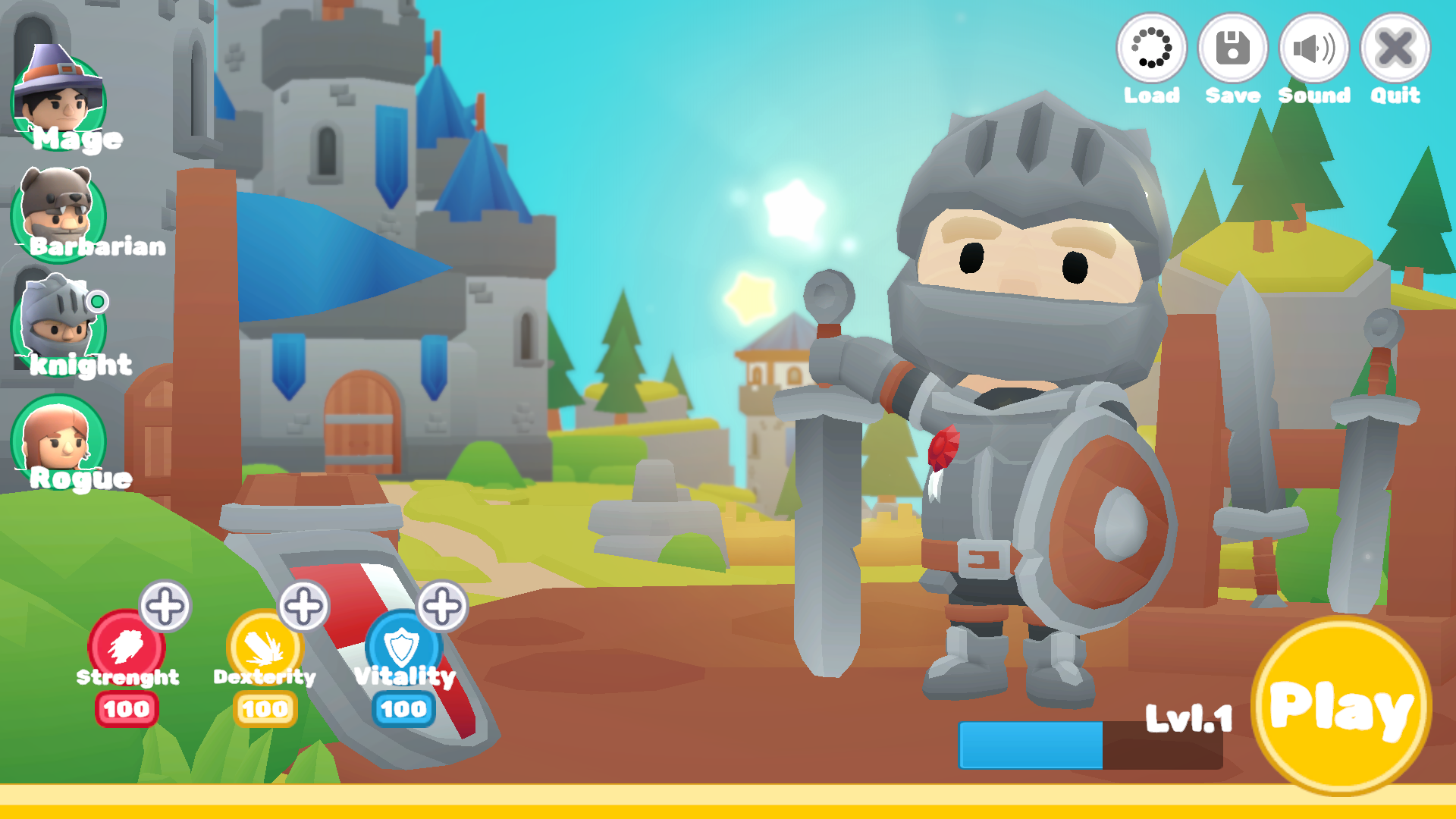Increase Dexterity with its plus button
The image size is (1456, 819).
(302, 607)
